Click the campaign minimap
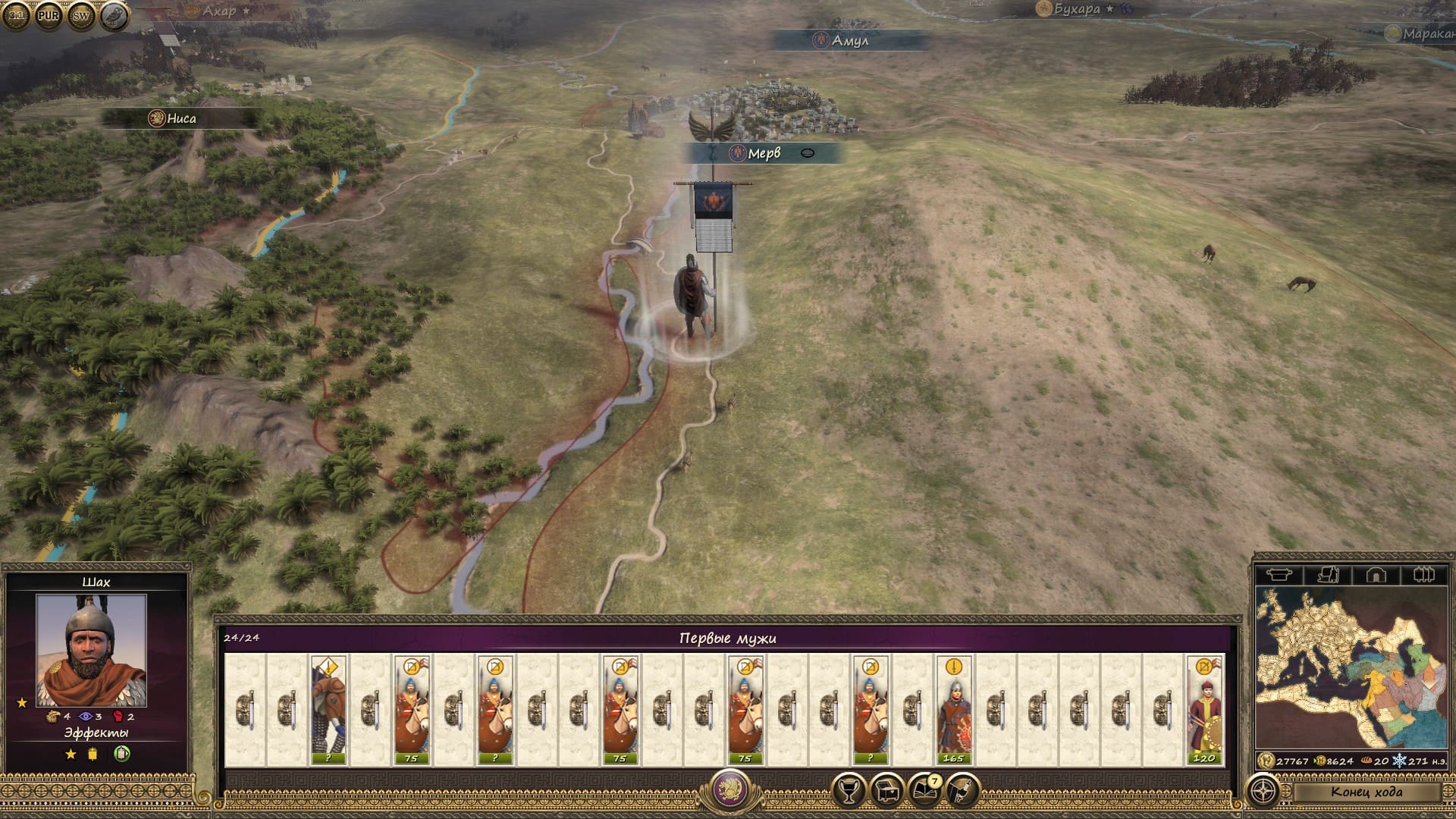The height and width of the screenshot is (819, 1456). (1351, 667)
